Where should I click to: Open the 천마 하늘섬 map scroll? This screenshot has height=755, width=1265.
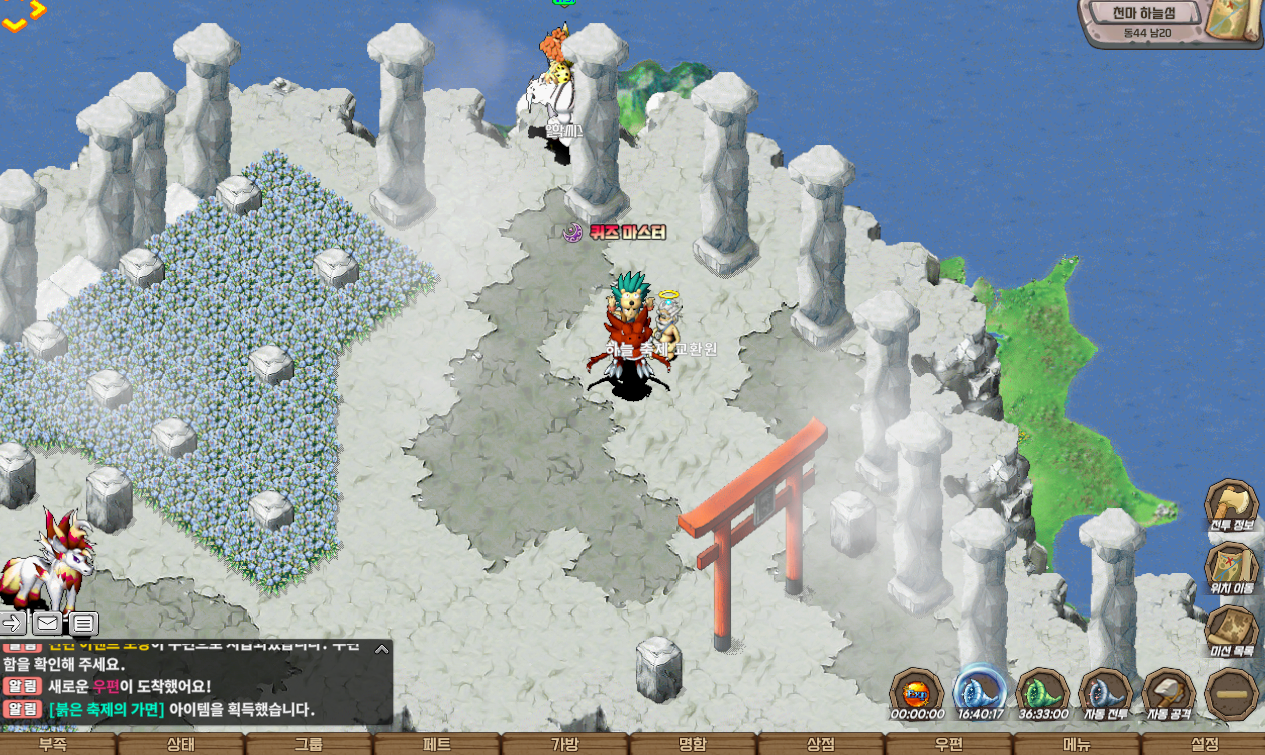(x=1234, y=21)
